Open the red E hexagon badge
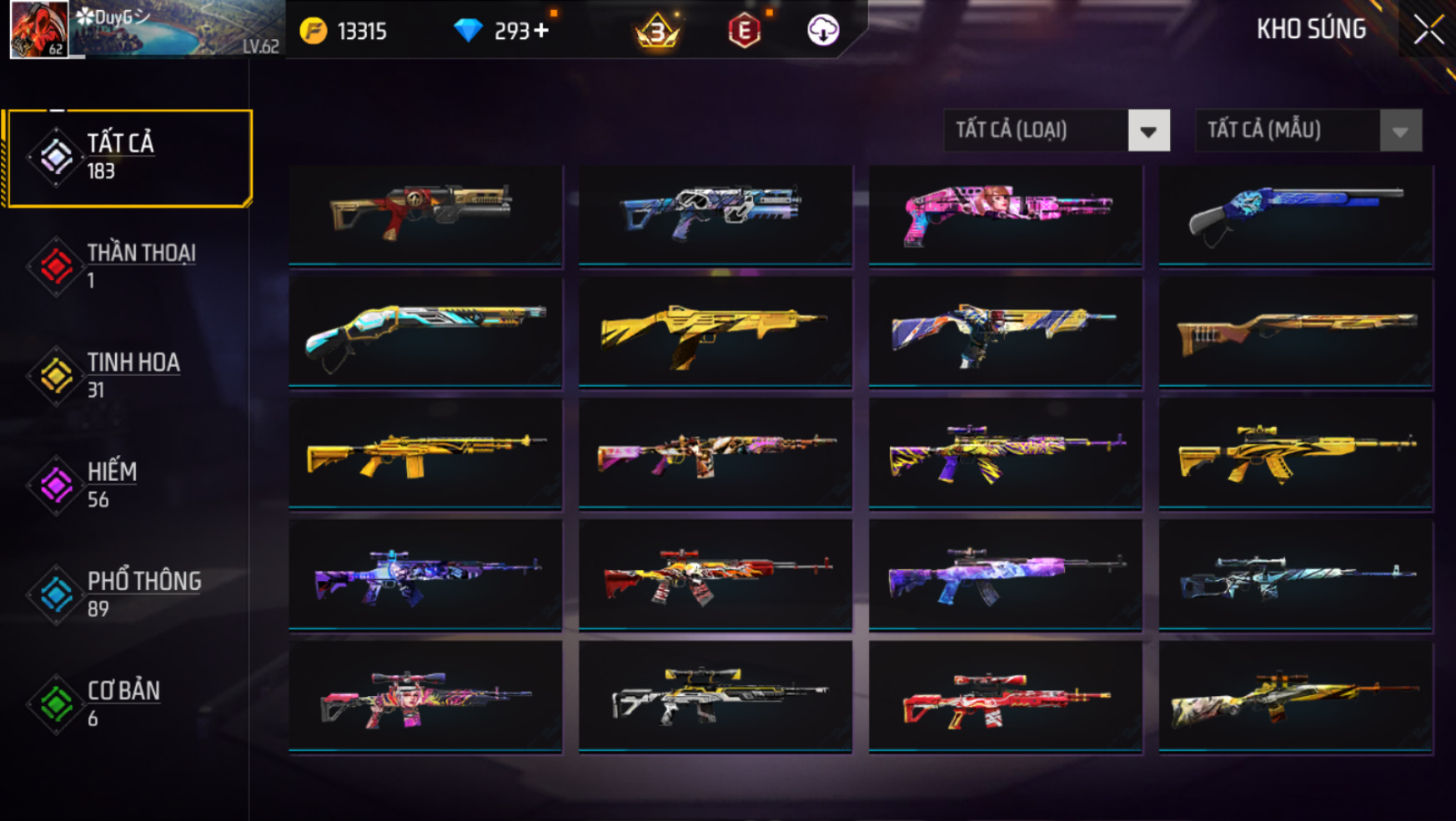Image resolution: width=1456 pixels, height=821 pixels. (744, 32)
